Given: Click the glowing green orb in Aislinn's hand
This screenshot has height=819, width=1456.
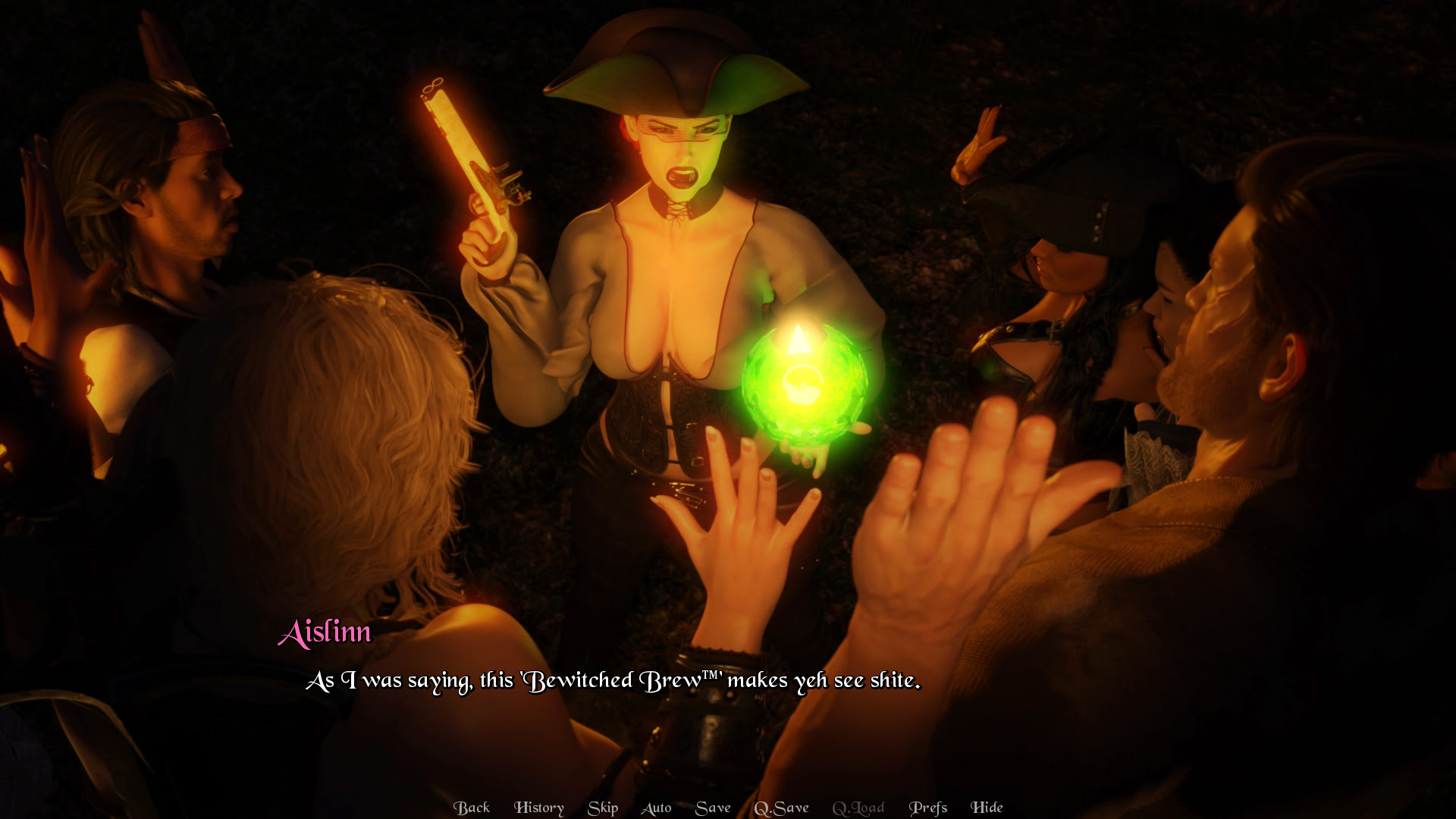Looking at the screenshot, I should coord(804,383).
